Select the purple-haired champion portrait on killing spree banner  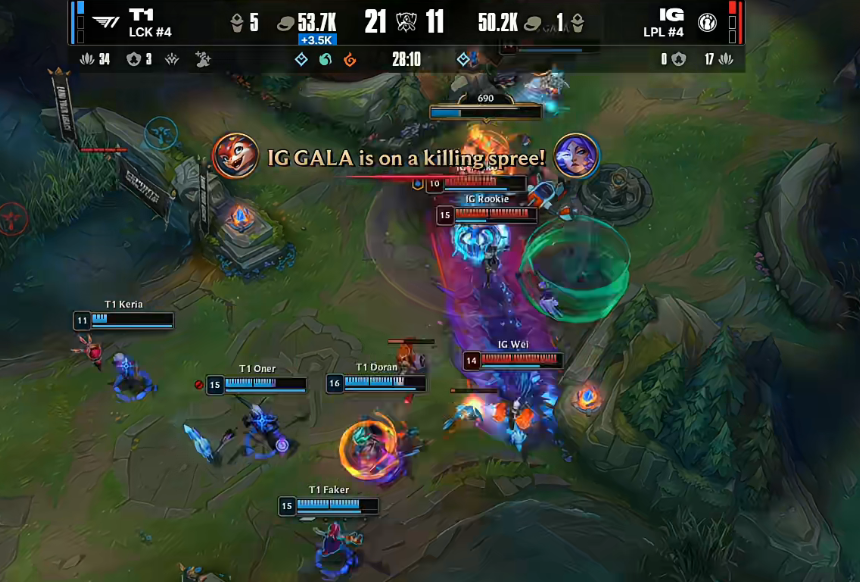[x=577, y=156]
